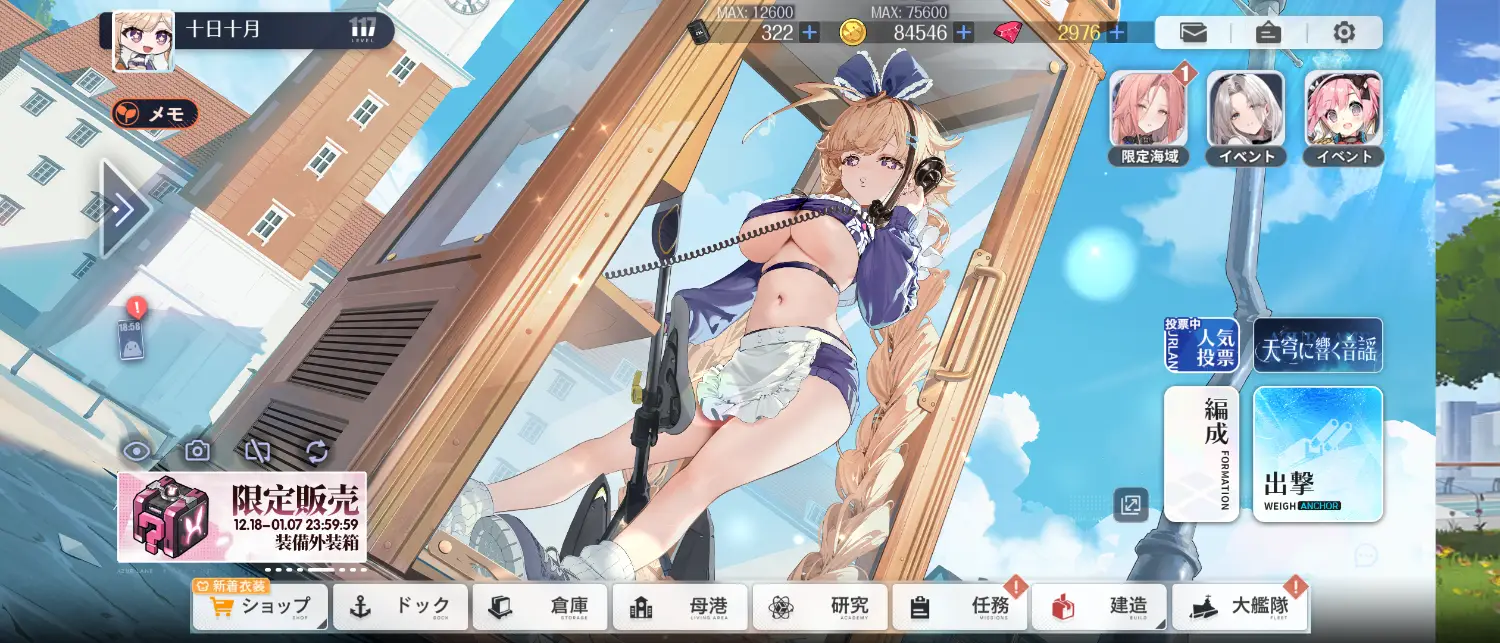Viewport: 1500px width, 643px height.
Task: Open the 倉庫 storage menu
Action: point(540,607)
